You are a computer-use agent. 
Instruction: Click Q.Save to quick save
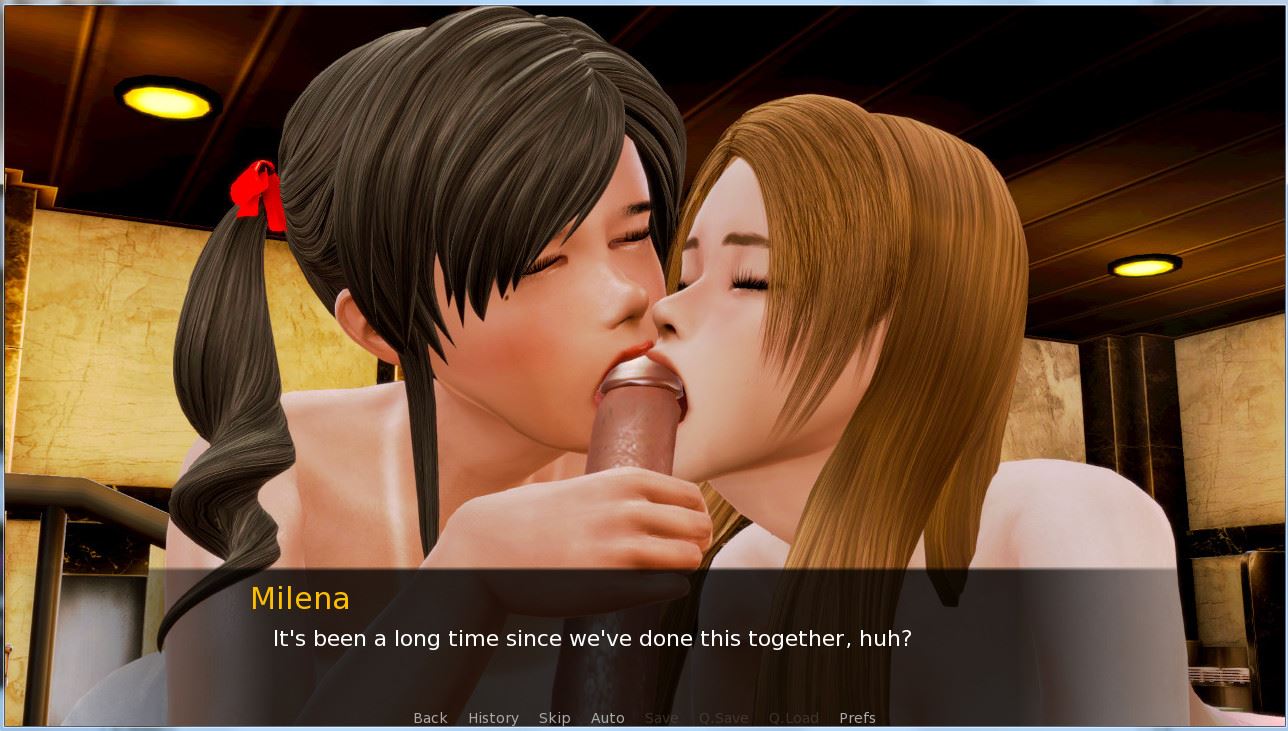723,718
